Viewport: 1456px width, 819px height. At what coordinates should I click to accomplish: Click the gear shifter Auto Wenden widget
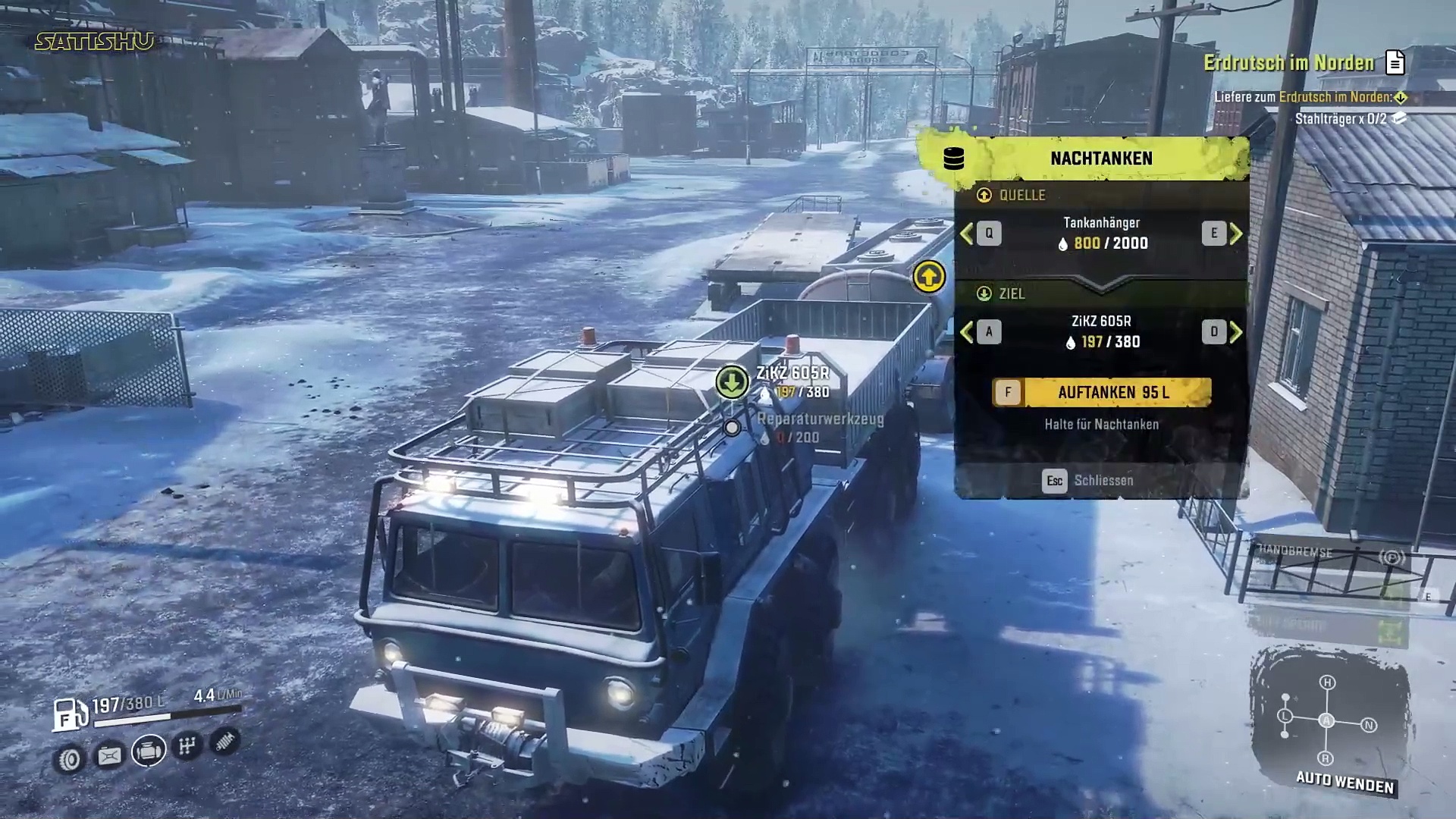pyautogui.click(x=1327, y=720)
